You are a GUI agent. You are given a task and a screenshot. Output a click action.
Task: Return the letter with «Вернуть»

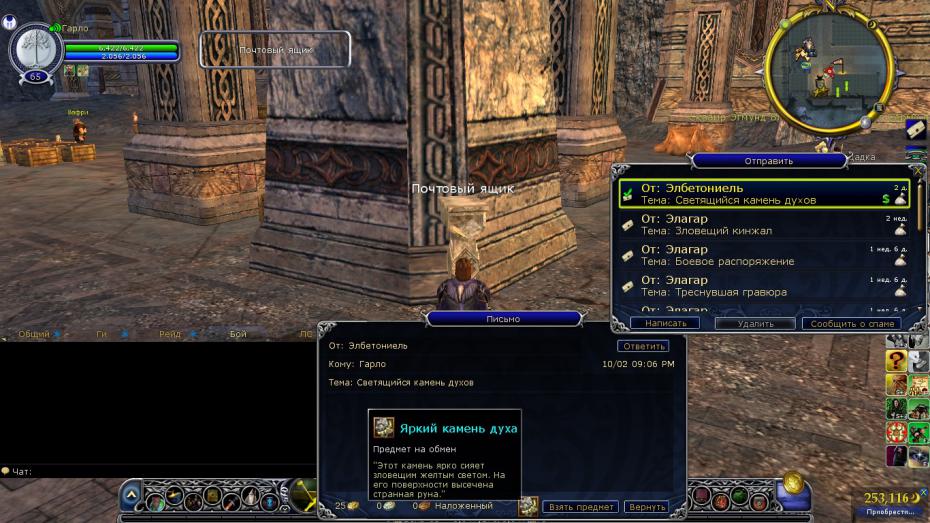pyautogui.click(x=646, y=507)
